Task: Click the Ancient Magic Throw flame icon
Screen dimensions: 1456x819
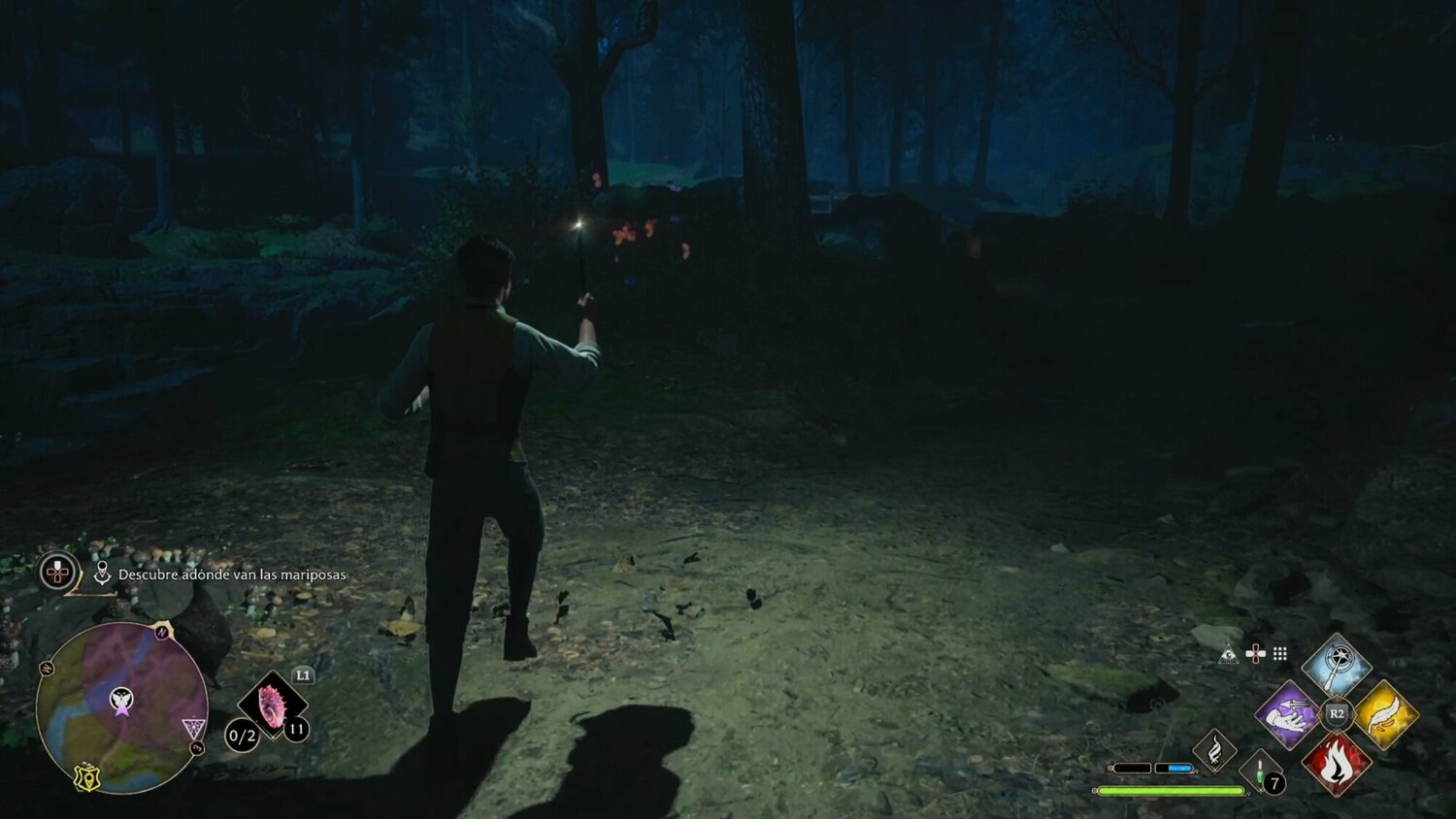Action: 1214,749
